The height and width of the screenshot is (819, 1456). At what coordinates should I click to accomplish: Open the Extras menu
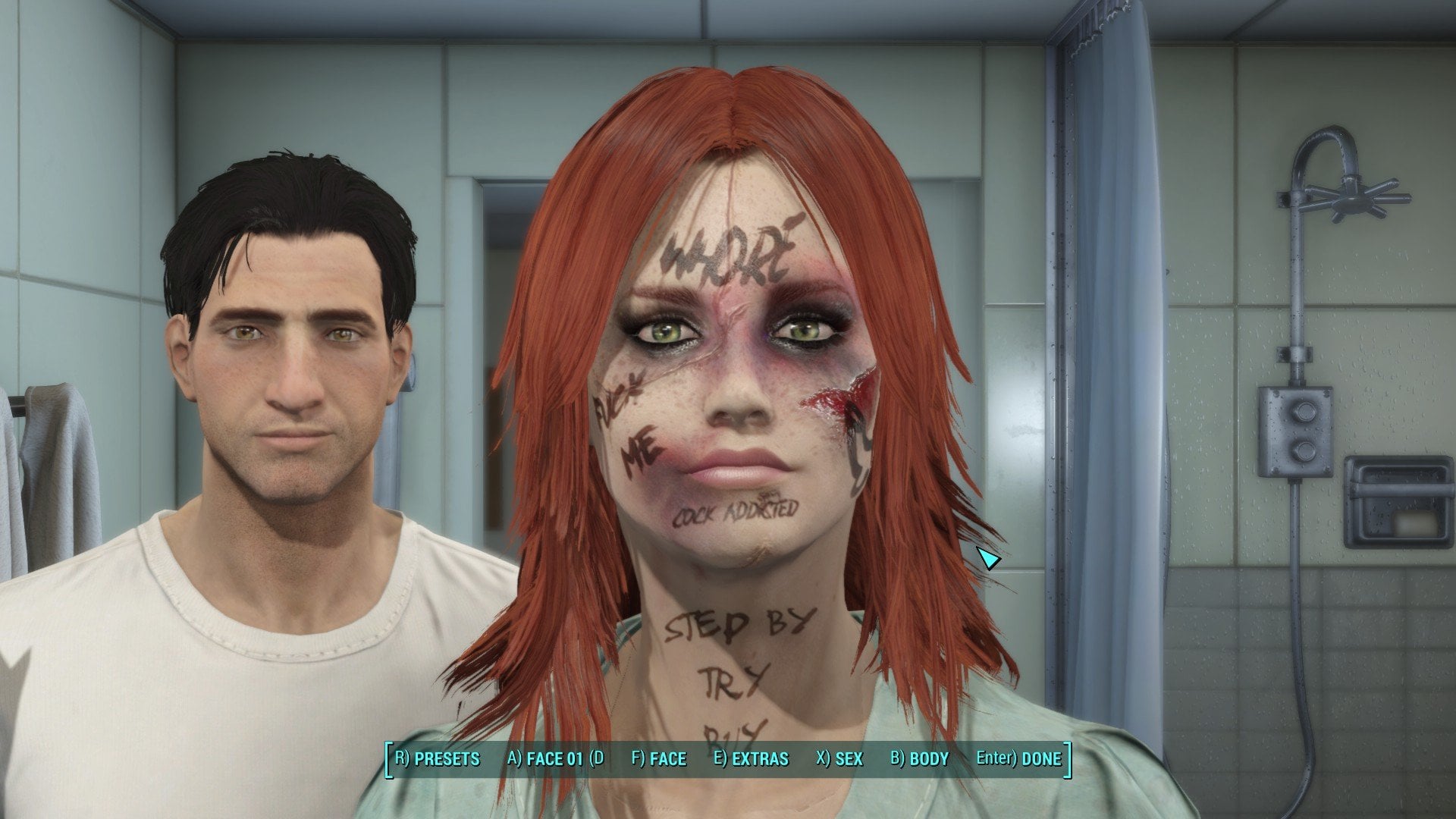(x=751, y=759)
